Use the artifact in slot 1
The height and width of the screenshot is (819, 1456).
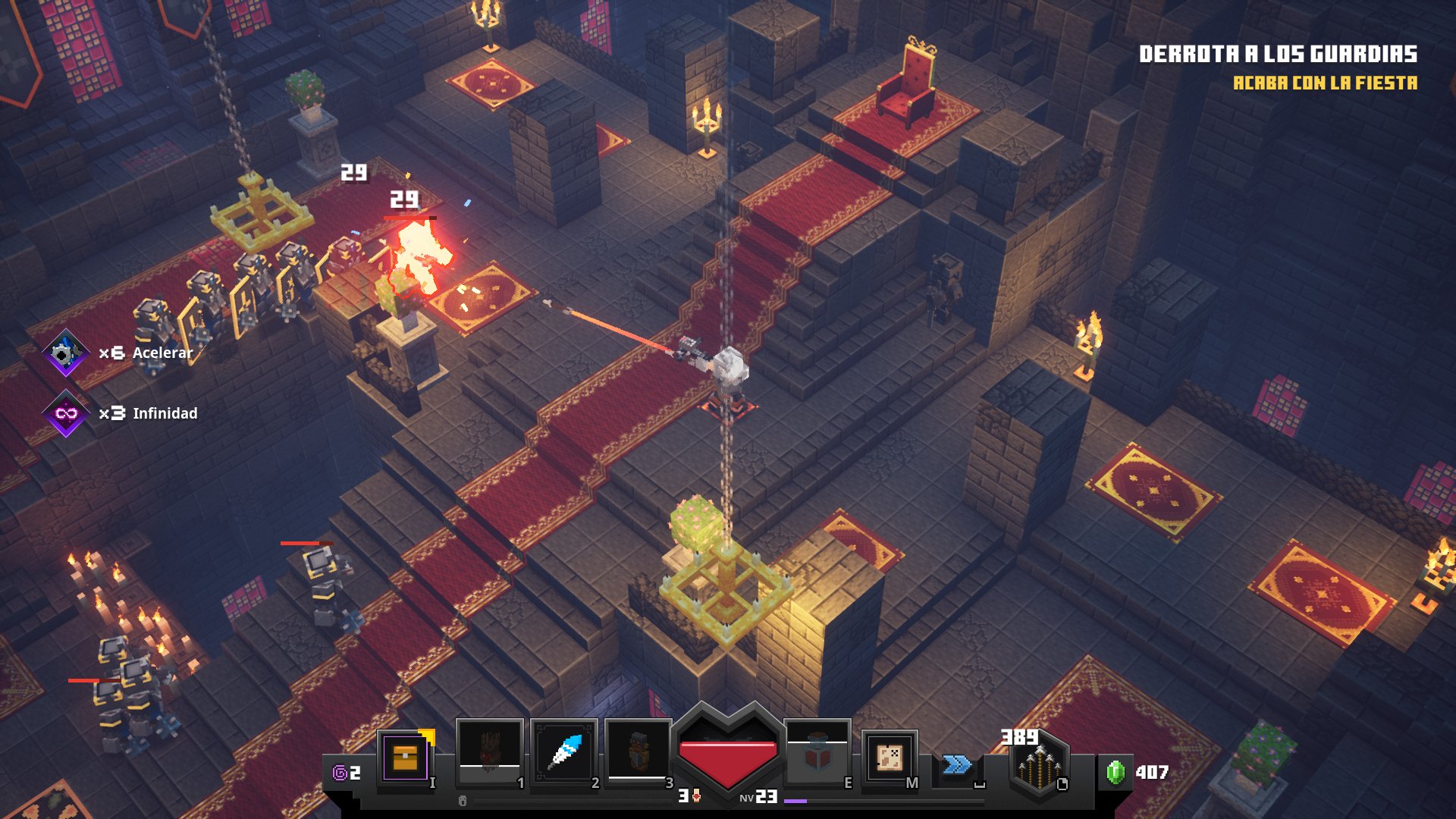490,752
